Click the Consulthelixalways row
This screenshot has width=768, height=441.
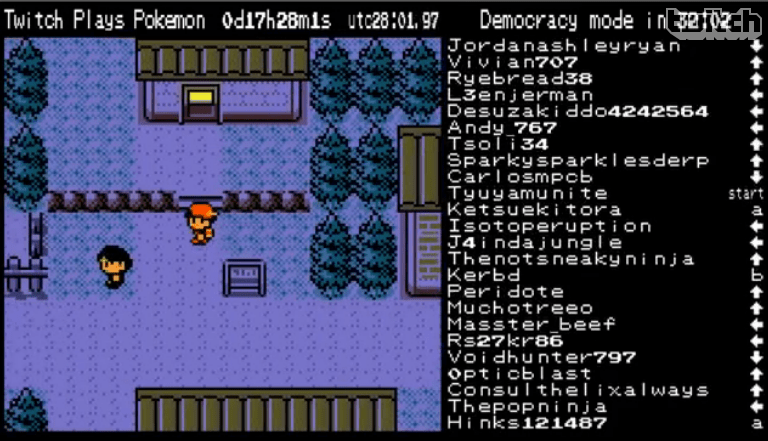(x=578, y=390)
